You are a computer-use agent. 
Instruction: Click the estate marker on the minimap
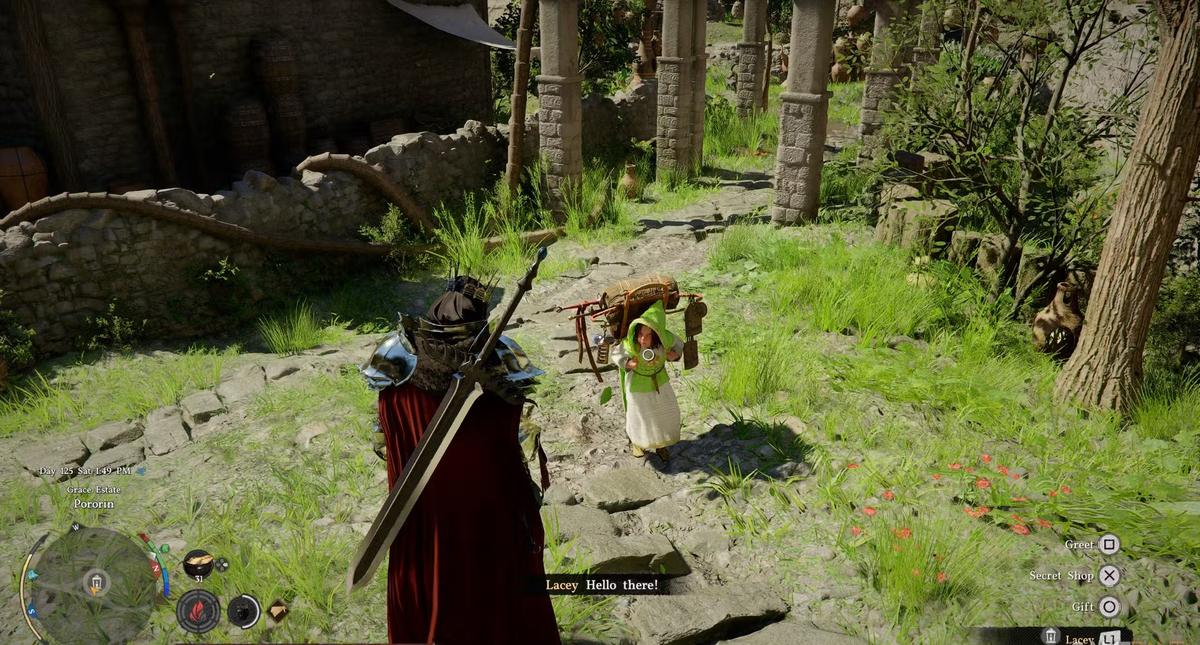tap(96, 582)
